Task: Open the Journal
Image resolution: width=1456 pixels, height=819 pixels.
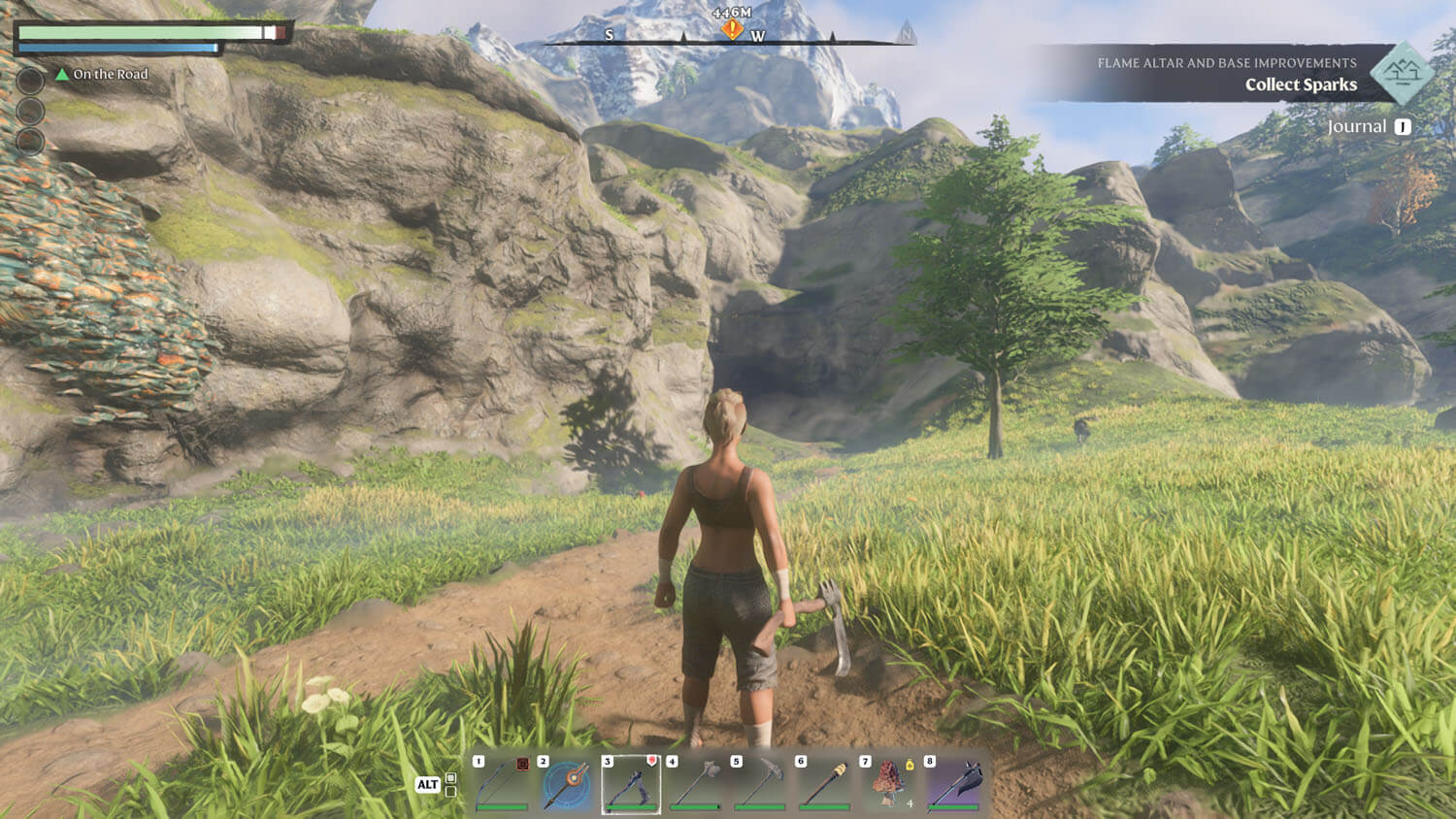Action: 1357,127
